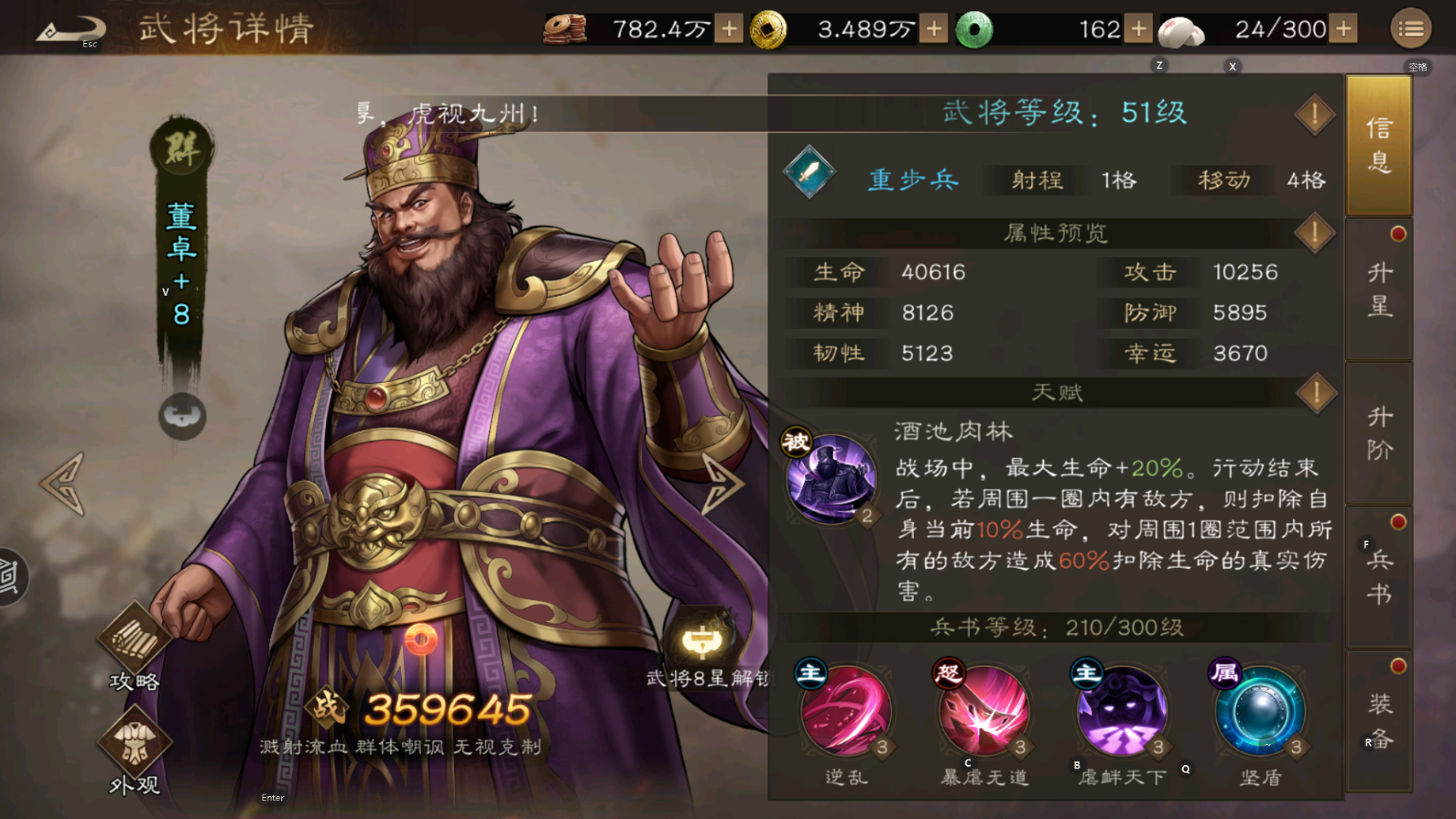Open the 外观 appearance menu
1456x819 pixels.
click(135, 751)
